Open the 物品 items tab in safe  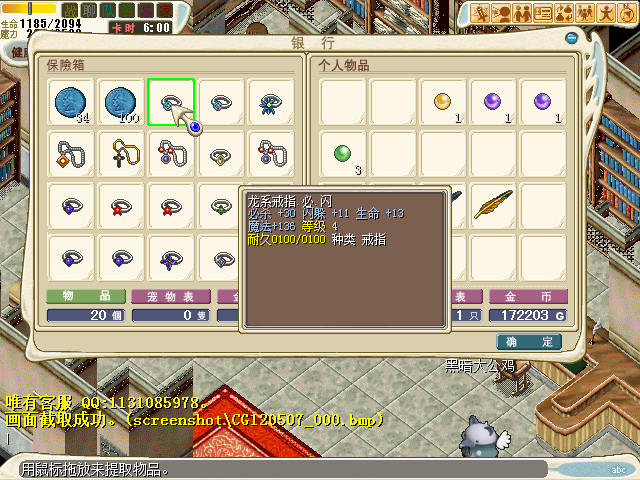[x=85, y=297]
